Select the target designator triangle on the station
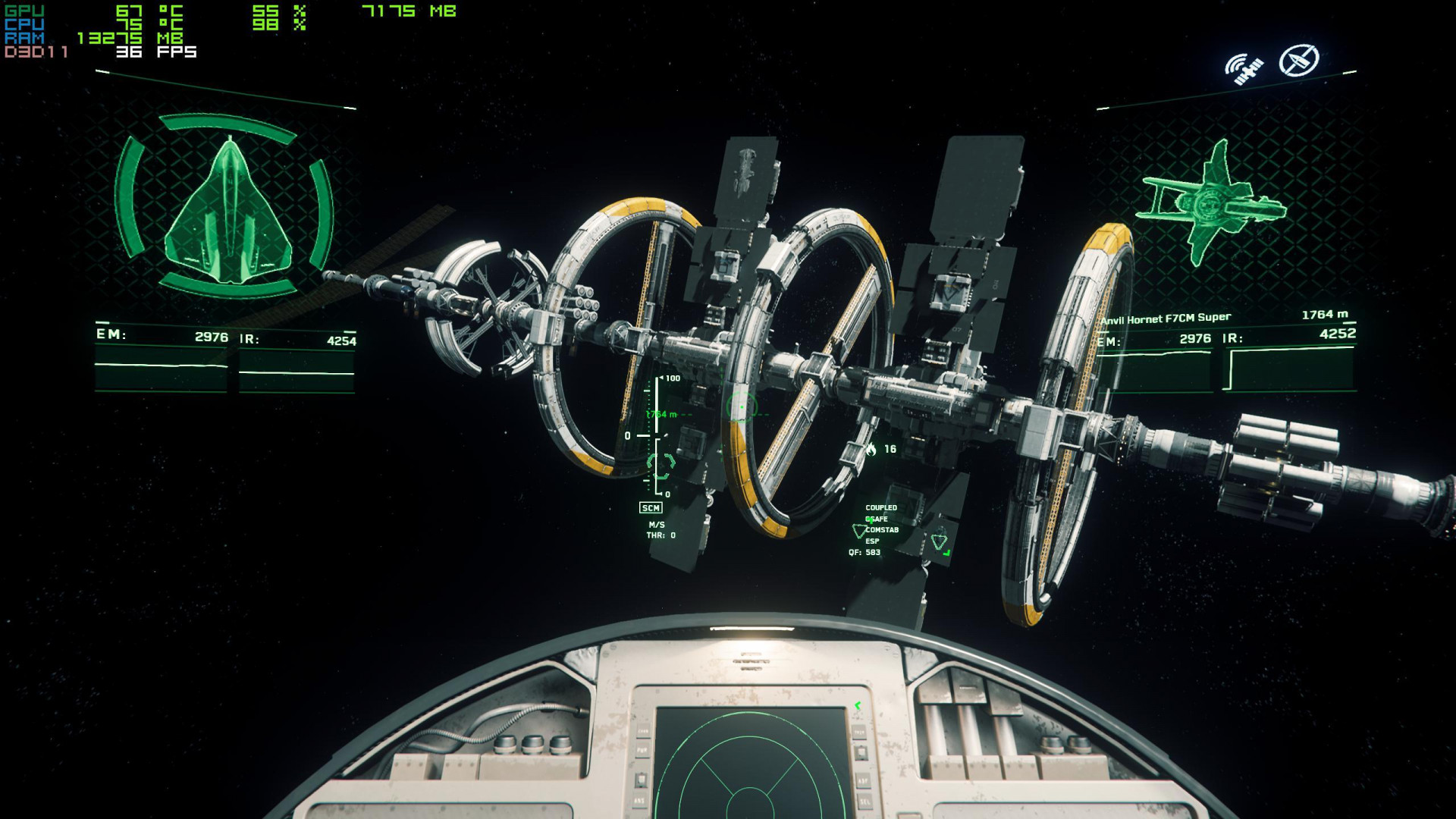This screenshot has width=1456, height=819. coord(940,541)
